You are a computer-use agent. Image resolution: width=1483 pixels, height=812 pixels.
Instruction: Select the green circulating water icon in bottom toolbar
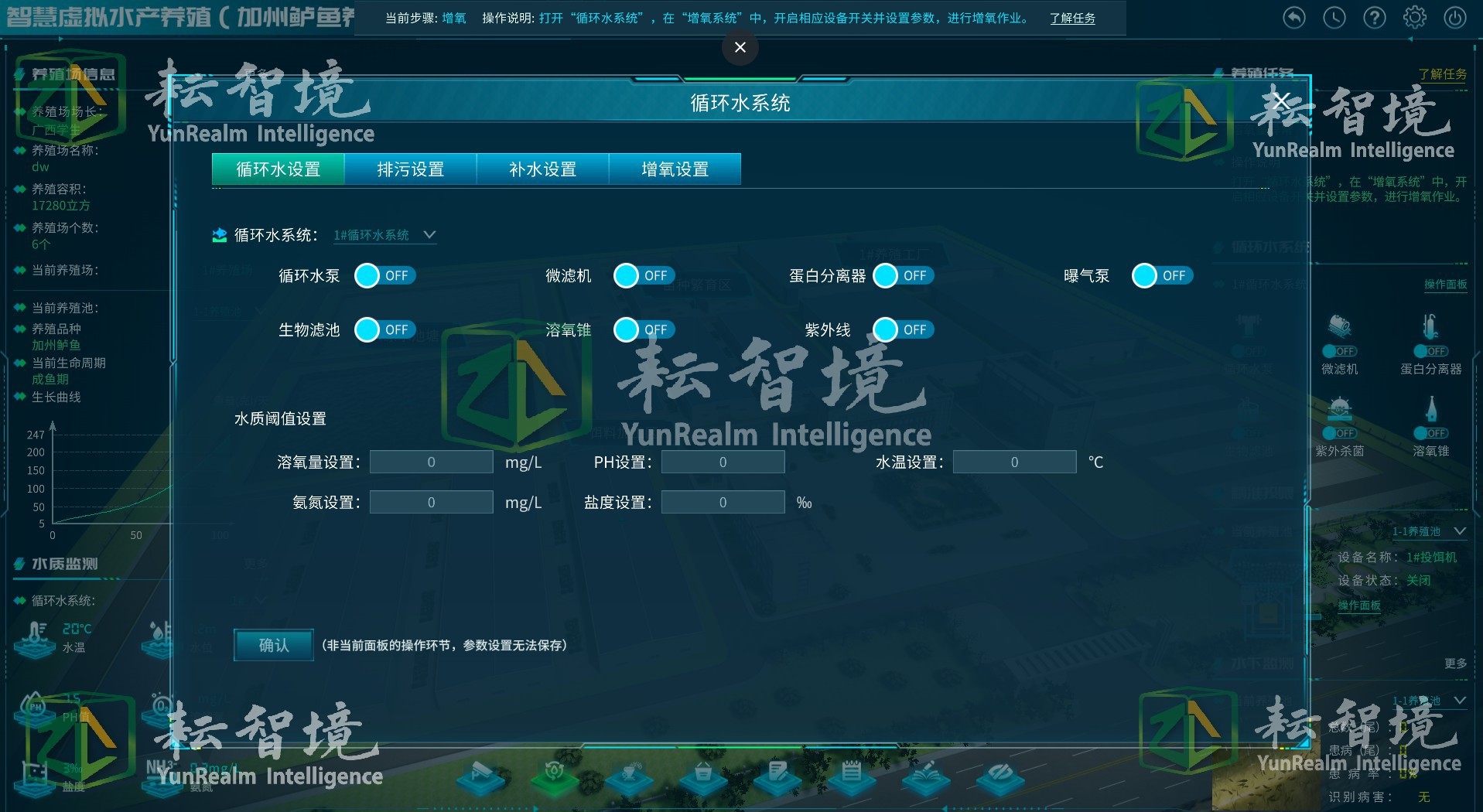point(554,780)
